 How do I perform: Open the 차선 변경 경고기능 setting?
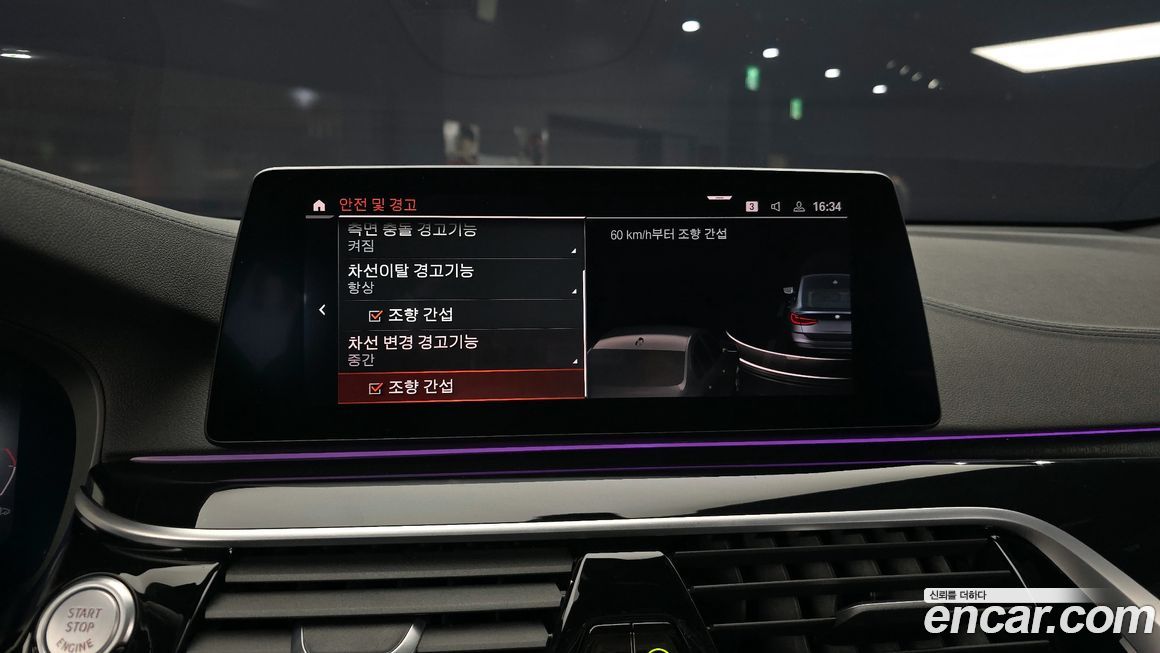tap(460, 349)
